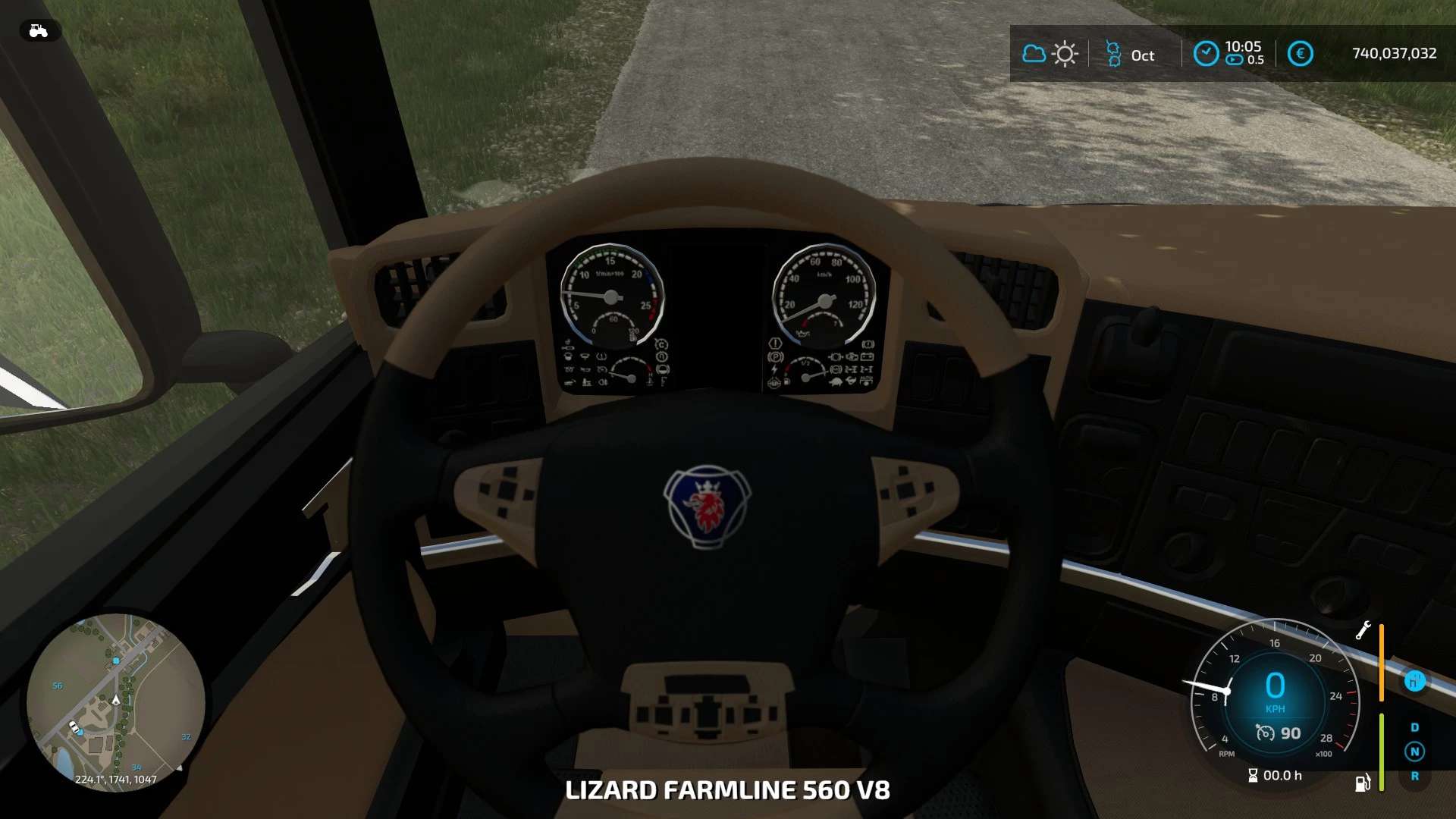Click the clock icon beside the time

1206,54
